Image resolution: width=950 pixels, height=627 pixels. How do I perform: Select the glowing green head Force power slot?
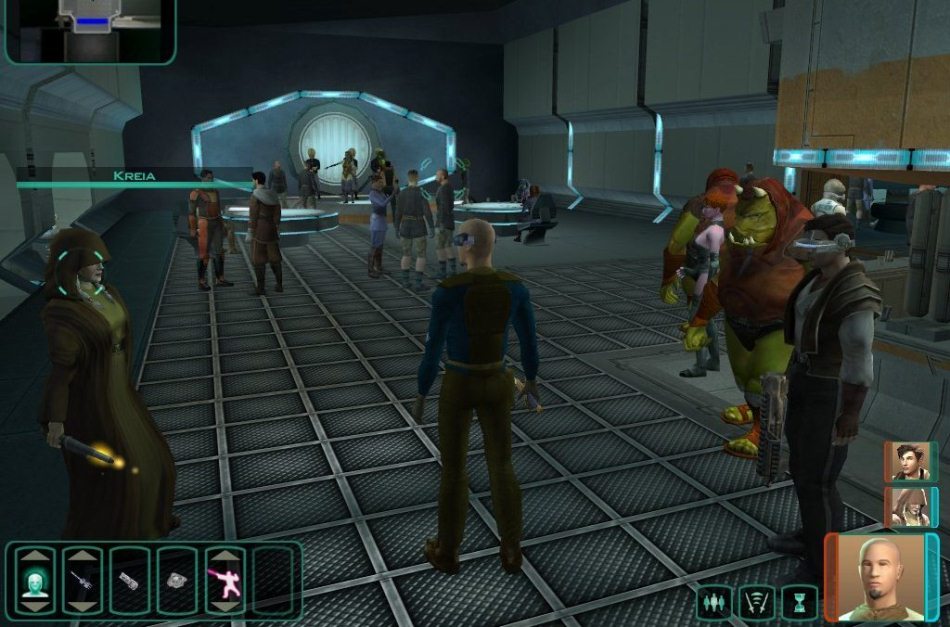[35, 581]
